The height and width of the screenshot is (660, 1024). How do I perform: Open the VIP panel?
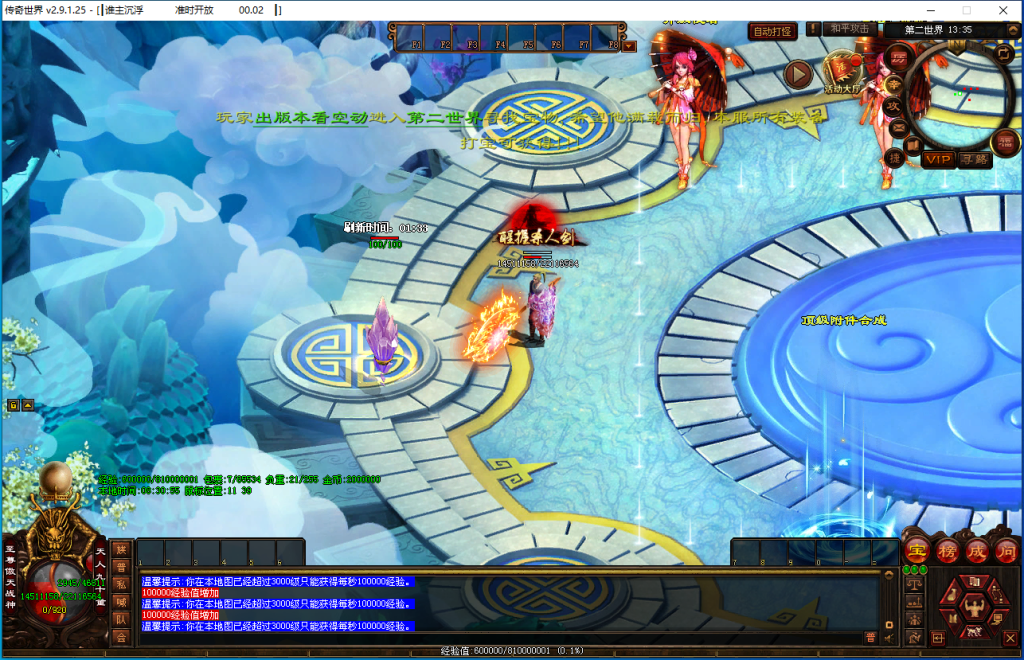[938, 159]
